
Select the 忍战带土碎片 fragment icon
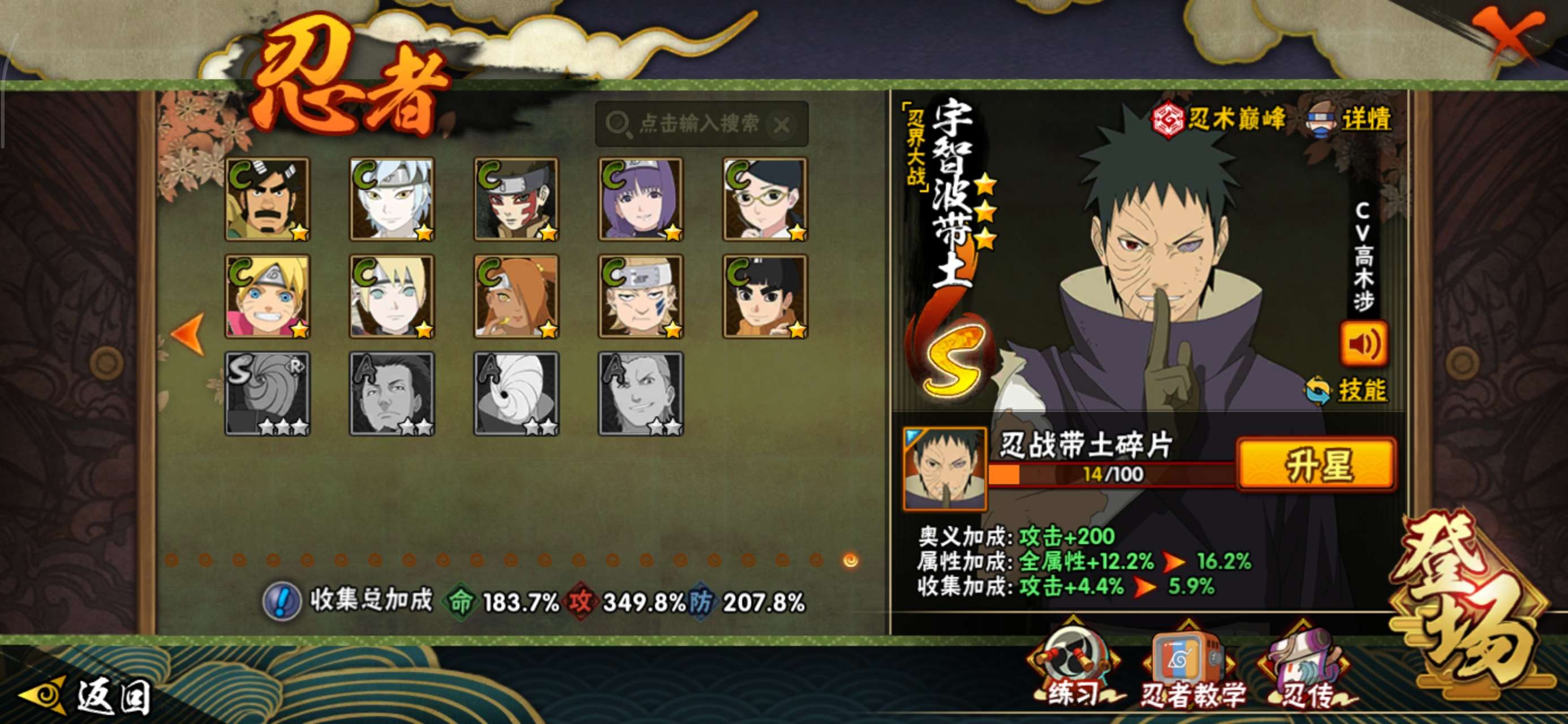[x=944, y=468]
